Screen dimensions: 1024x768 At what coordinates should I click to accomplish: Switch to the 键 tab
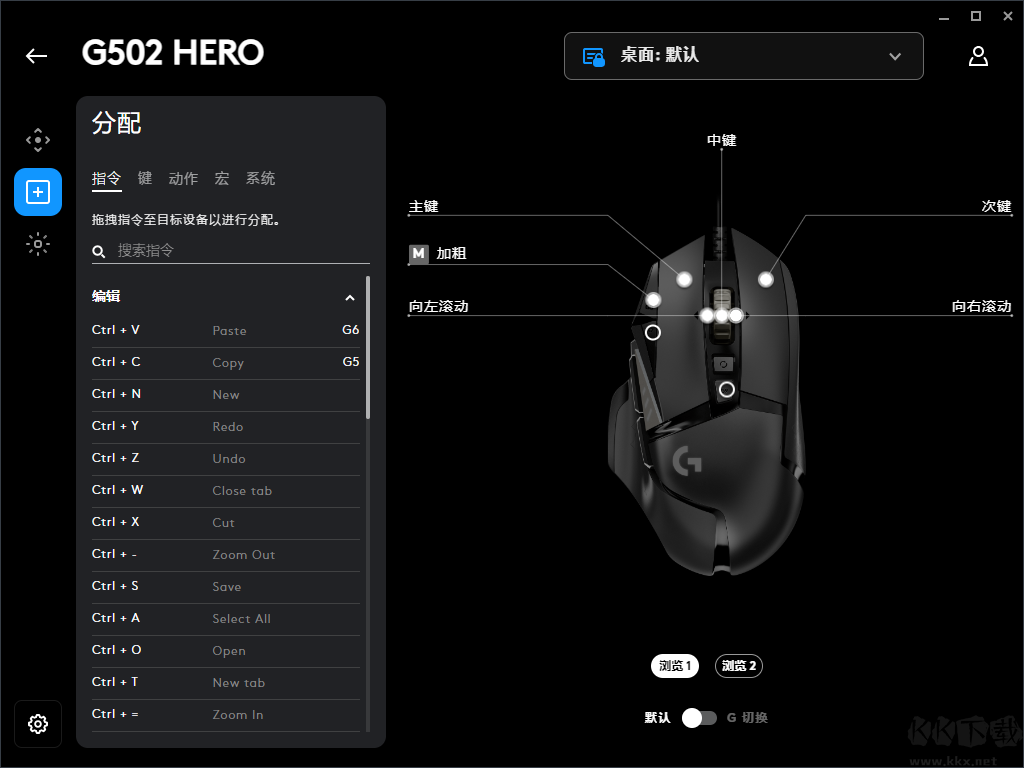[145, 178]
